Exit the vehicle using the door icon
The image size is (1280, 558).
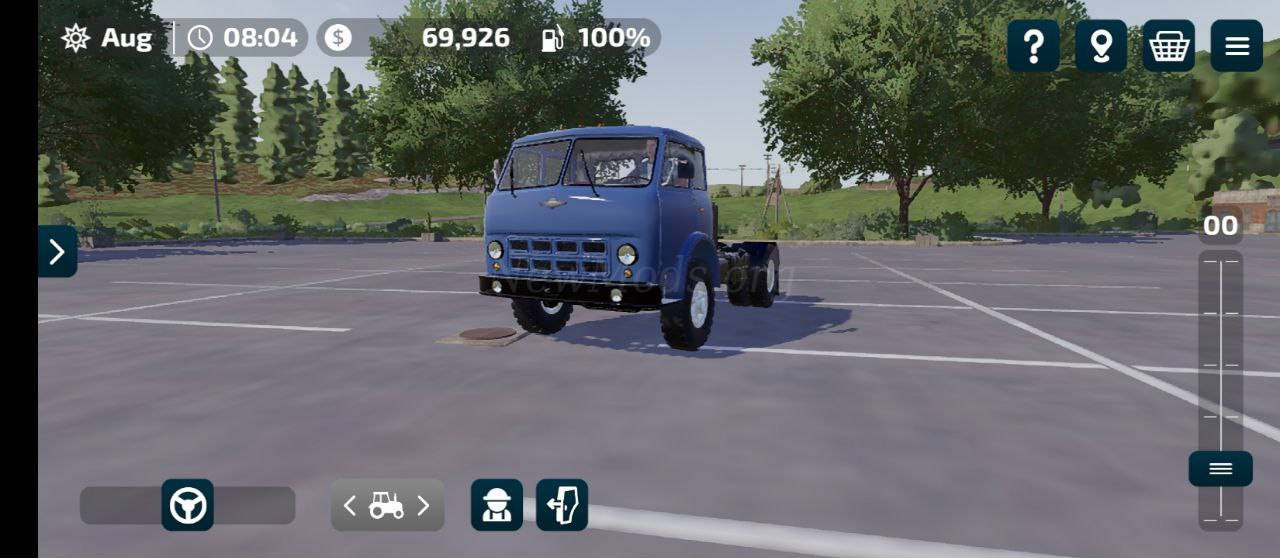tap(562, 505)
